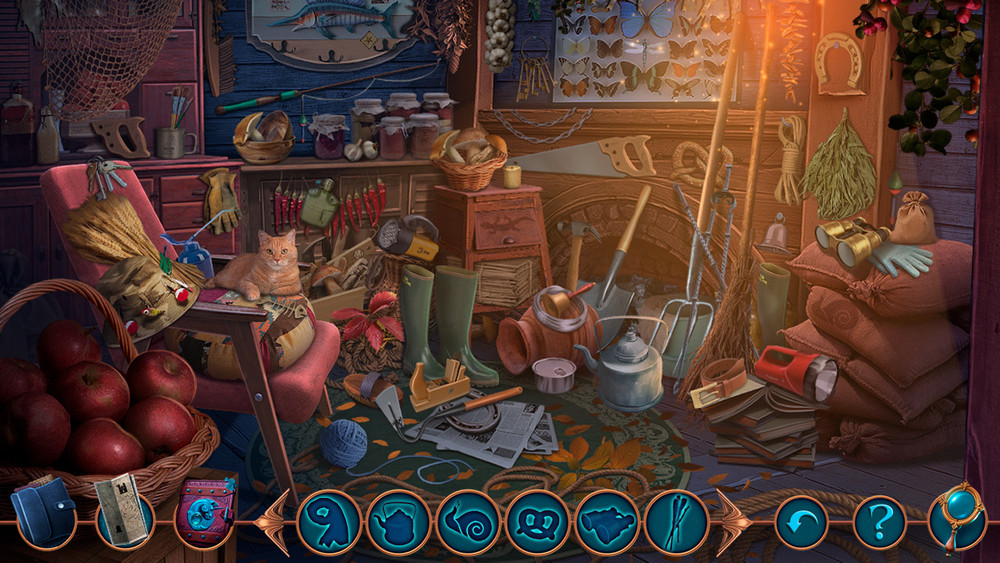Select the kettle silhouette slot
The width and height of the screenshot is (1000, 563).
[x=399, y=522]
